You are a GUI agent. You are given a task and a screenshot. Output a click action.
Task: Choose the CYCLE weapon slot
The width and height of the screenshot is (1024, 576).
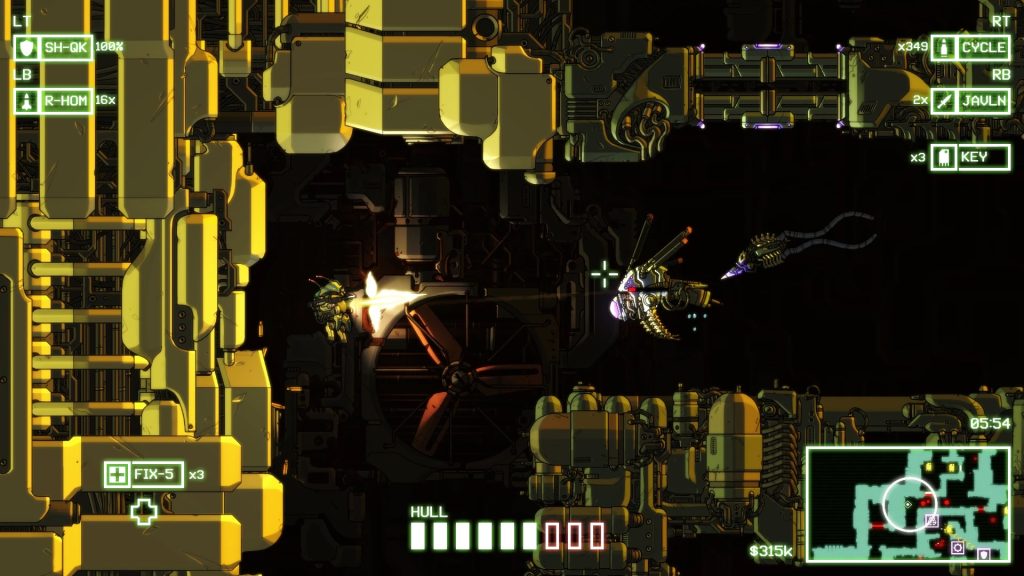(x=970, y=47)
